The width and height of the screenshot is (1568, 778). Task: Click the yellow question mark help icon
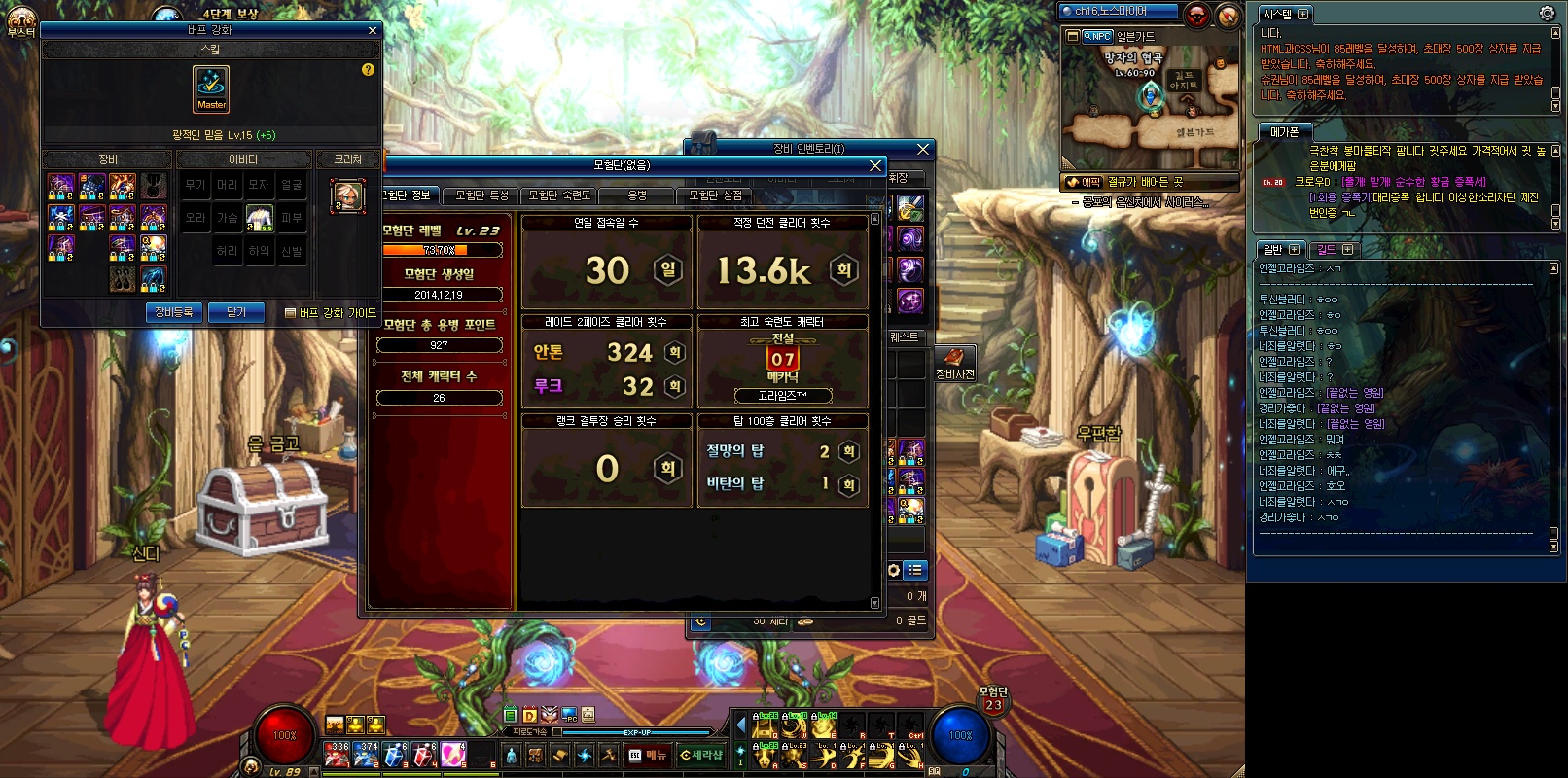(368, 70)
